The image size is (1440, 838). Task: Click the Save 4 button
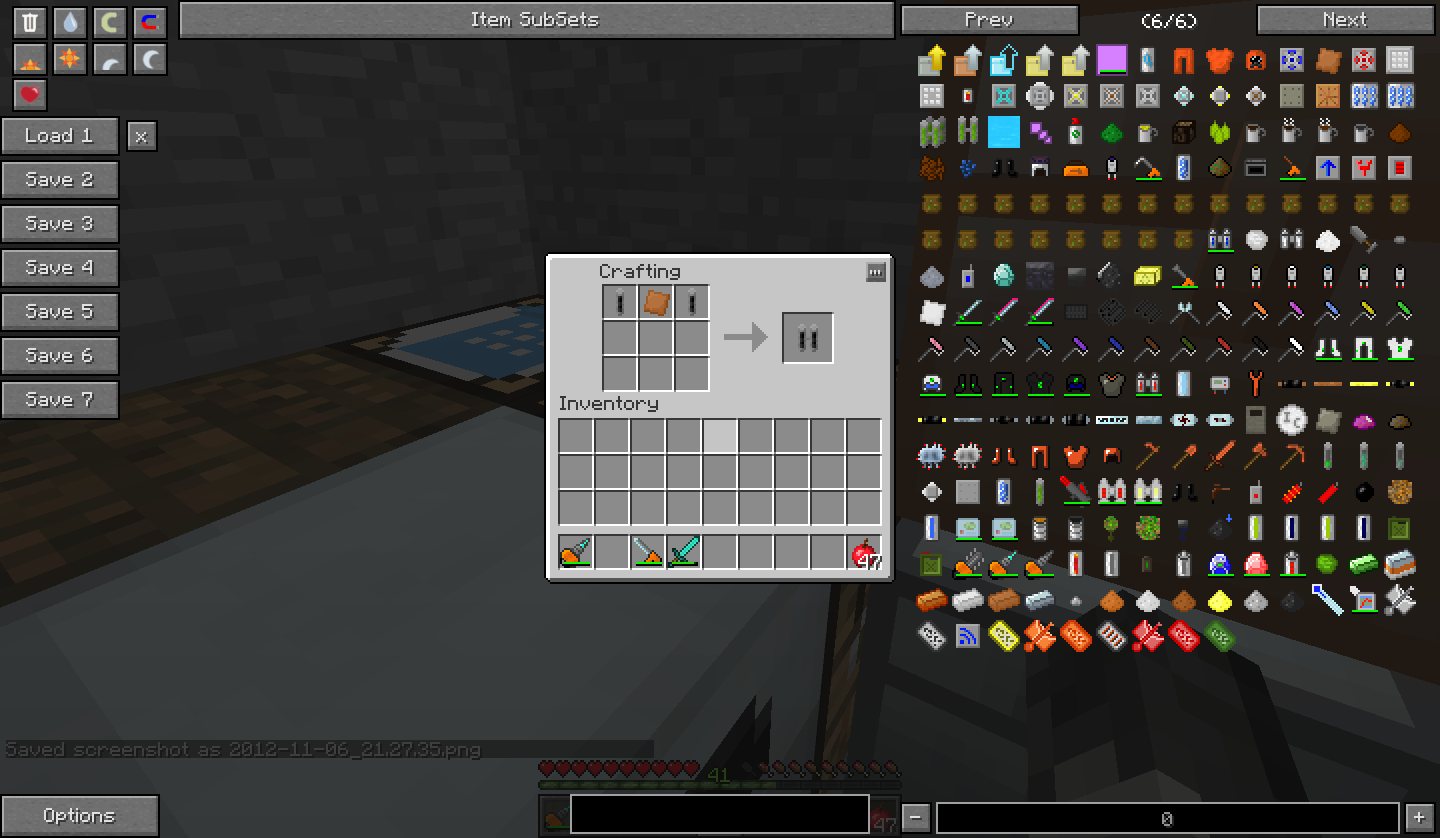[60, 268]
